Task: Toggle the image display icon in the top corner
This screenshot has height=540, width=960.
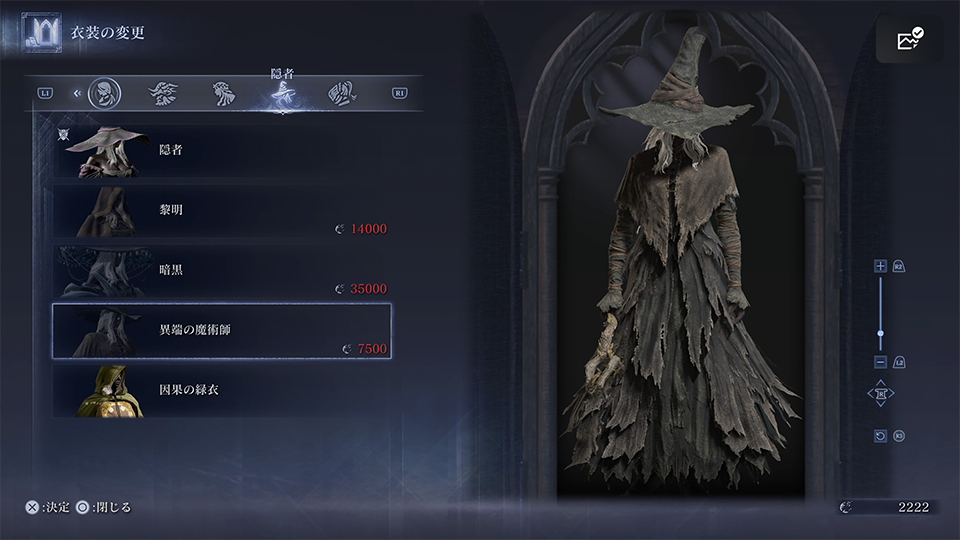Action: (x=909, y=40)
